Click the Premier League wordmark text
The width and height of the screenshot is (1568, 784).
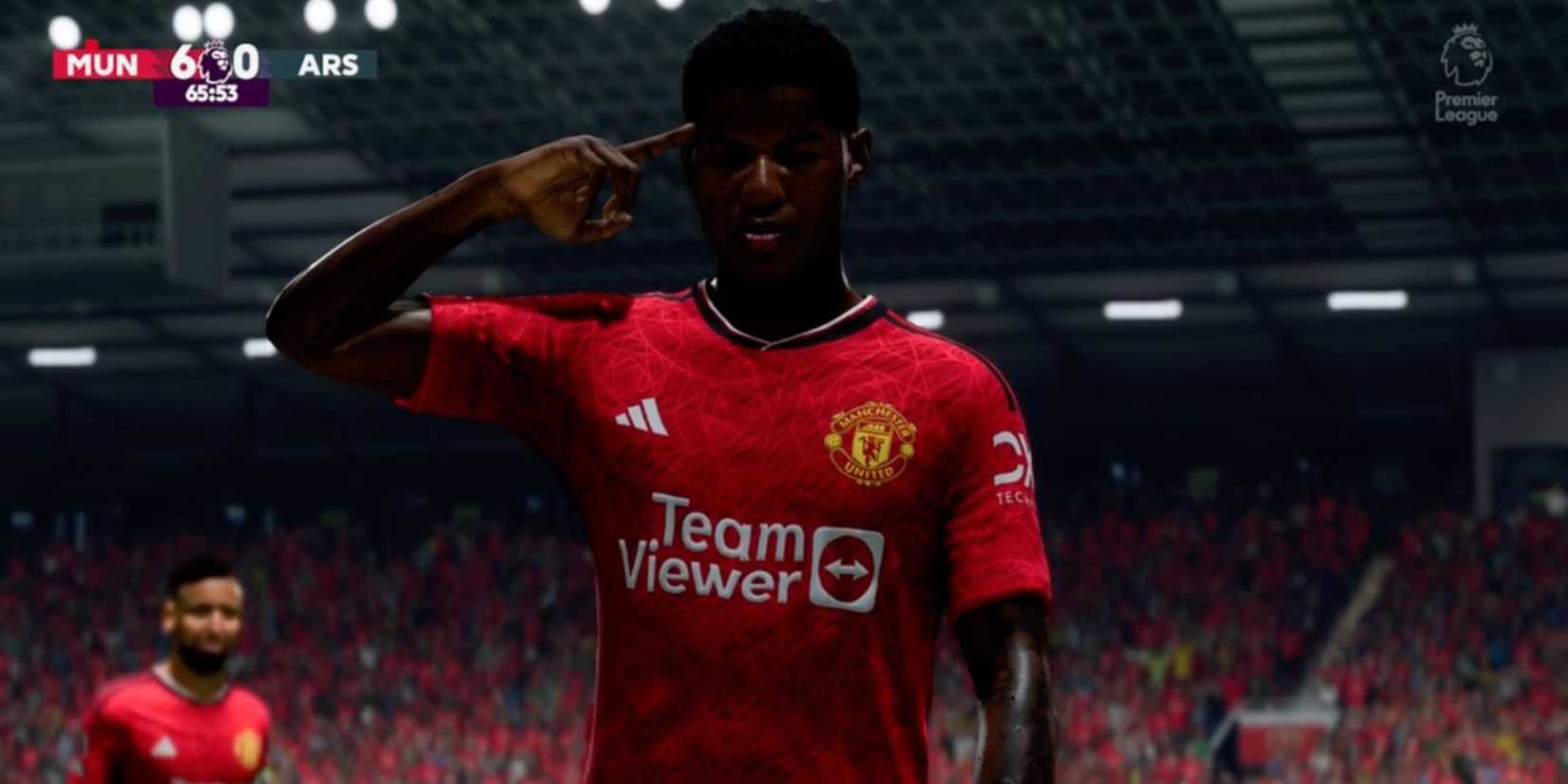point(1464,105)
